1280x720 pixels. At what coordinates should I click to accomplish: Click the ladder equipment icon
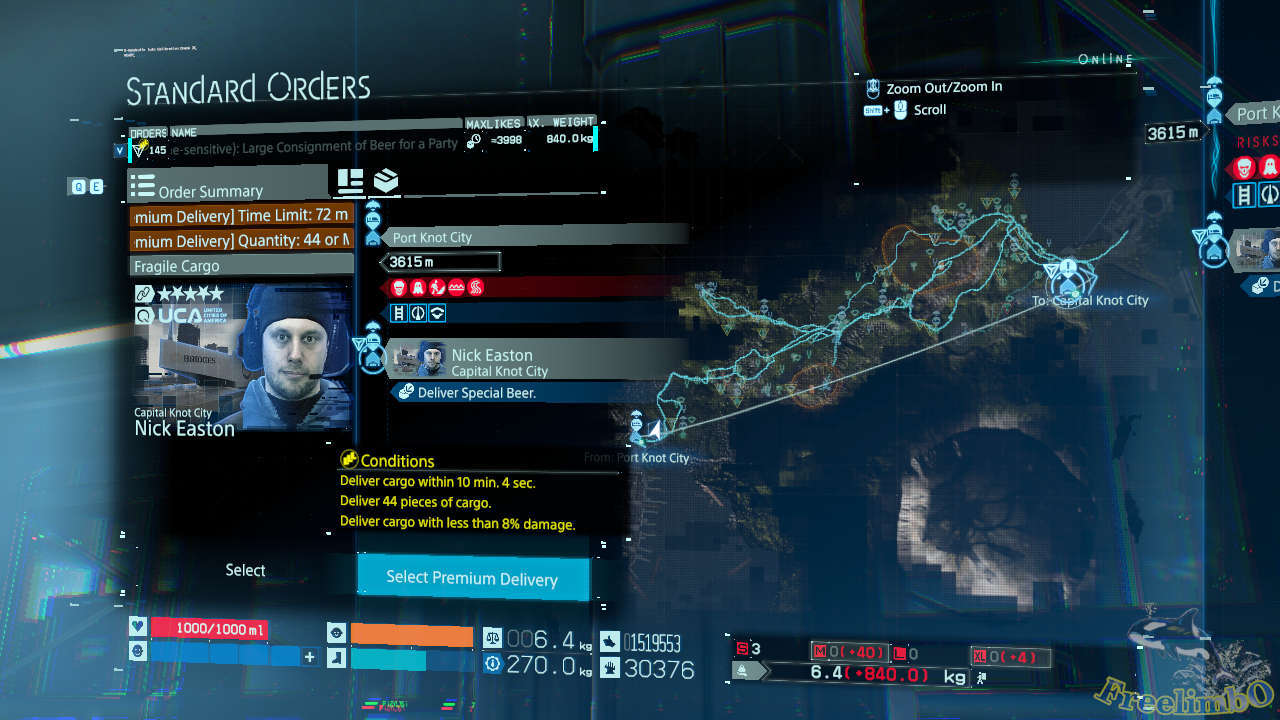click(397, 313)
